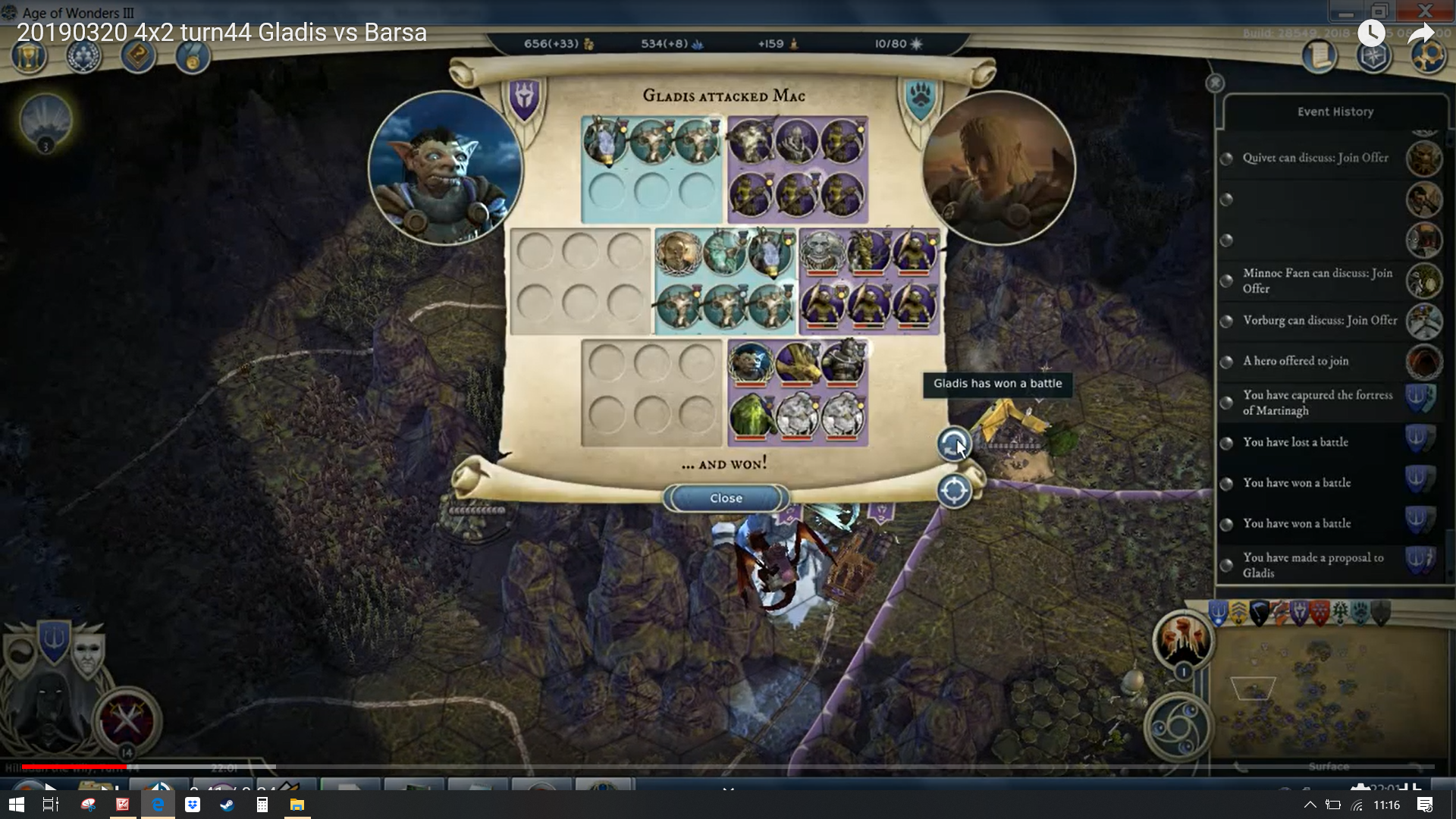Open 'A hero offered to join' event
1456x819 pixels.
[1295, 361]
